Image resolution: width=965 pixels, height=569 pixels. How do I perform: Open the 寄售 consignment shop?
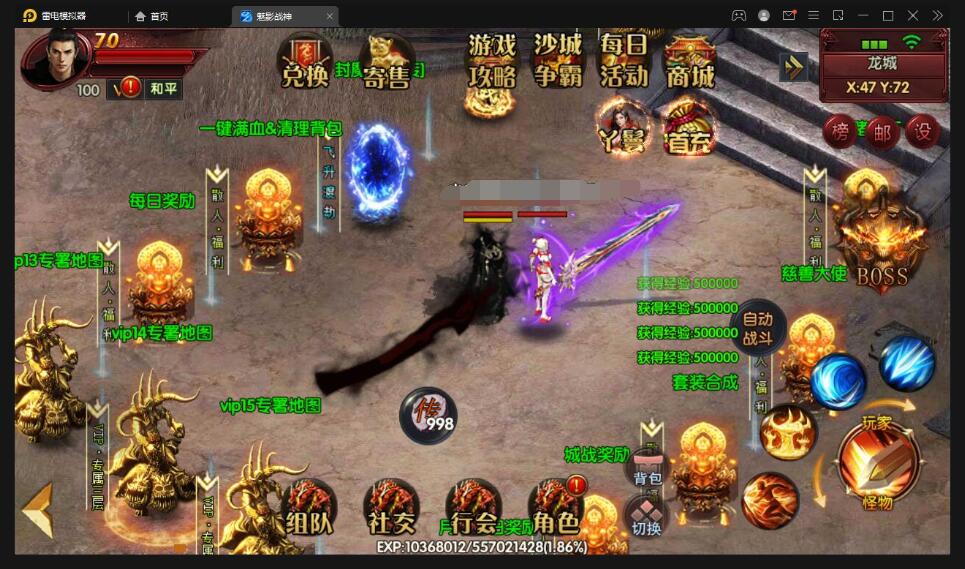pyautogui.click(x=386, y=62)
